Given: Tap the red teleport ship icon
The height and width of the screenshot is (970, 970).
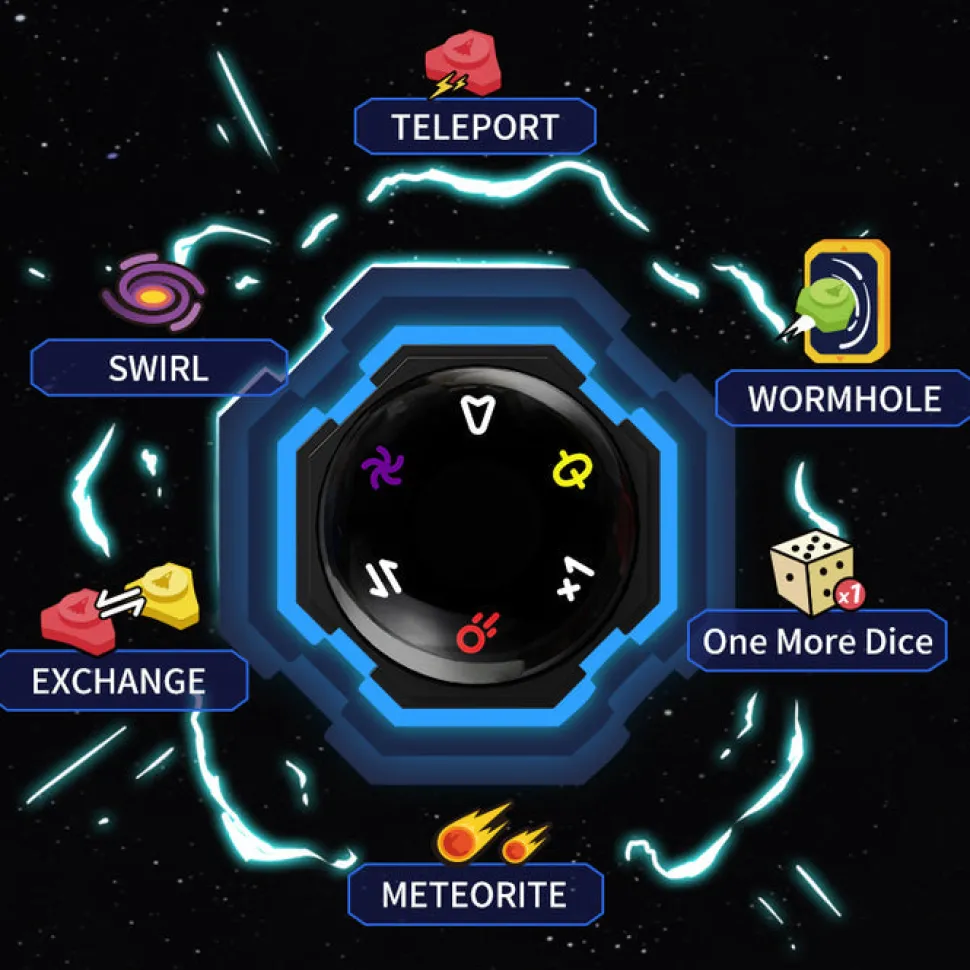Looking at the screenshot, I should (x=462, y=67).
